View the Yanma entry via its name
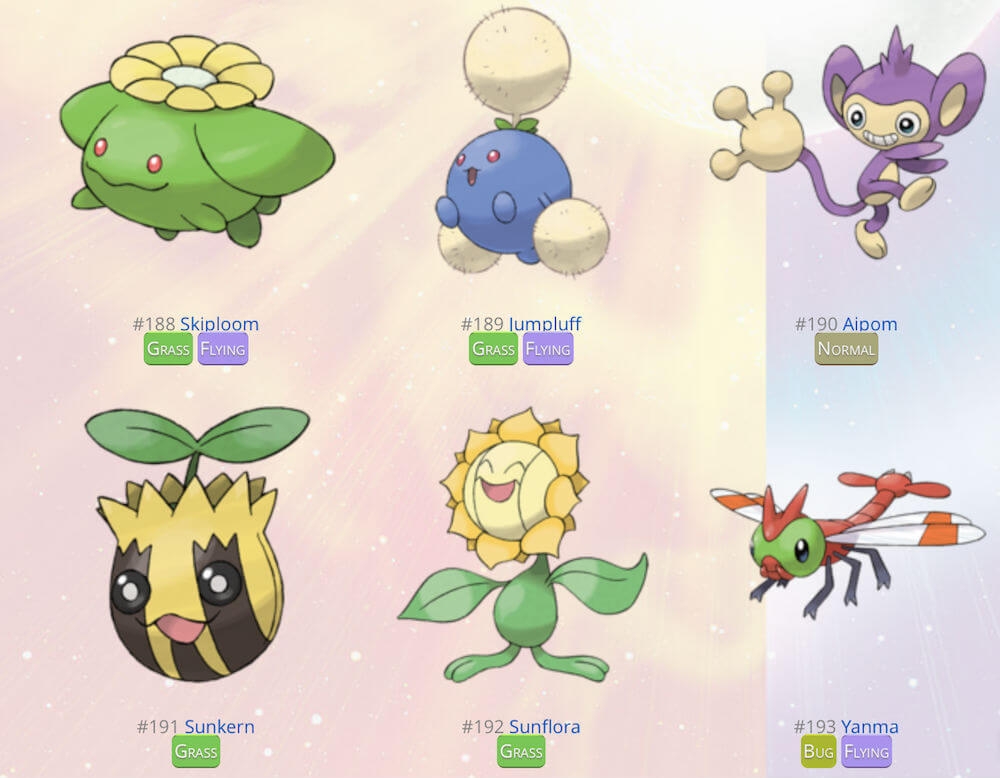The image size is (1000, 778). click(869, 727)
